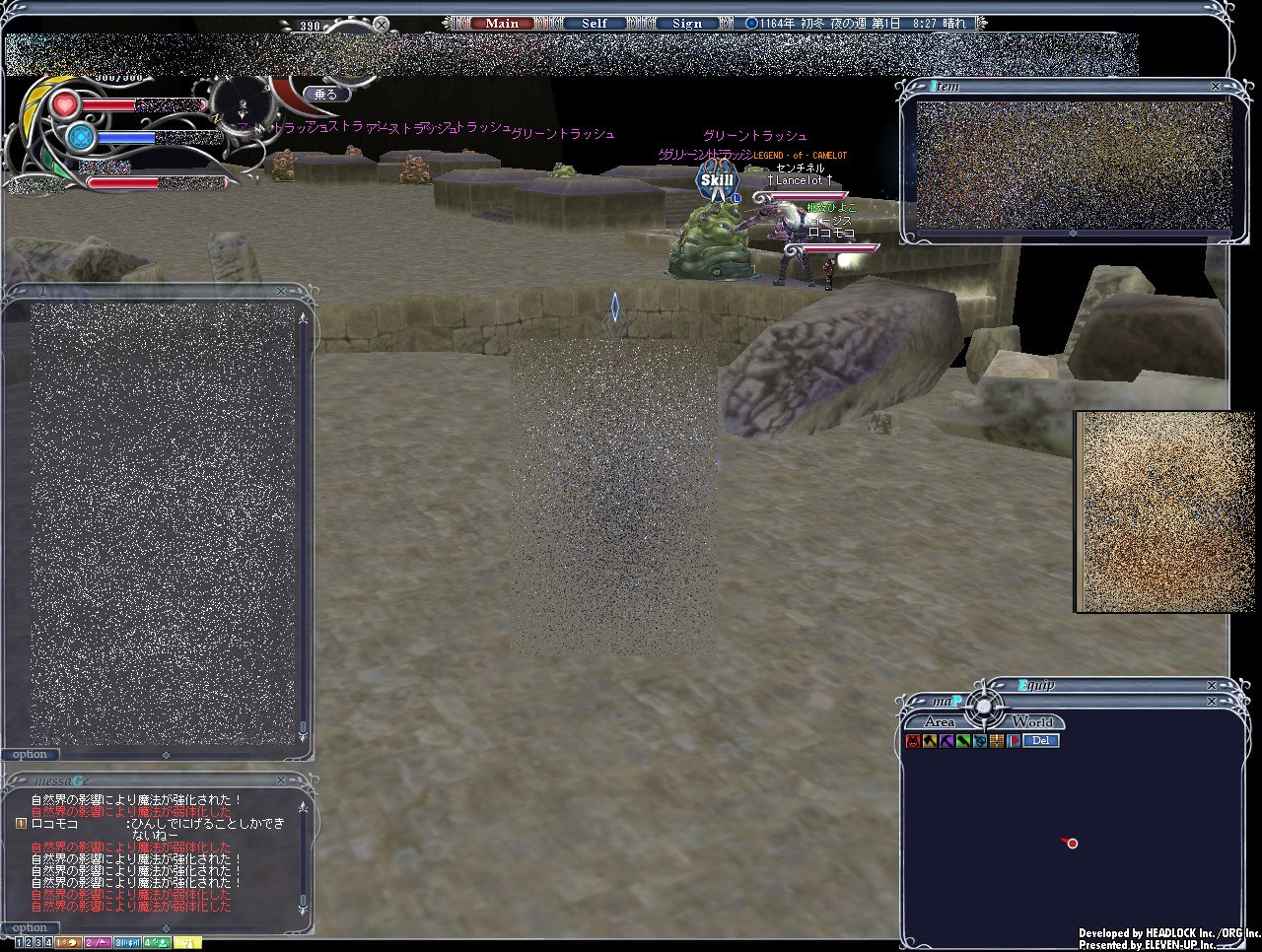
Task: Close the map window
Action: [1212, 701]
